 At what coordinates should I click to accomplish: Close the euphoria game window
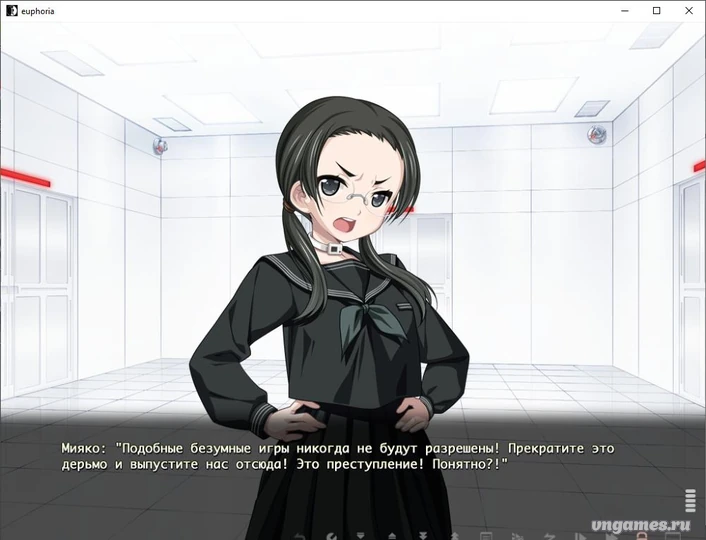pyautogui.click(x=686, y=11)
